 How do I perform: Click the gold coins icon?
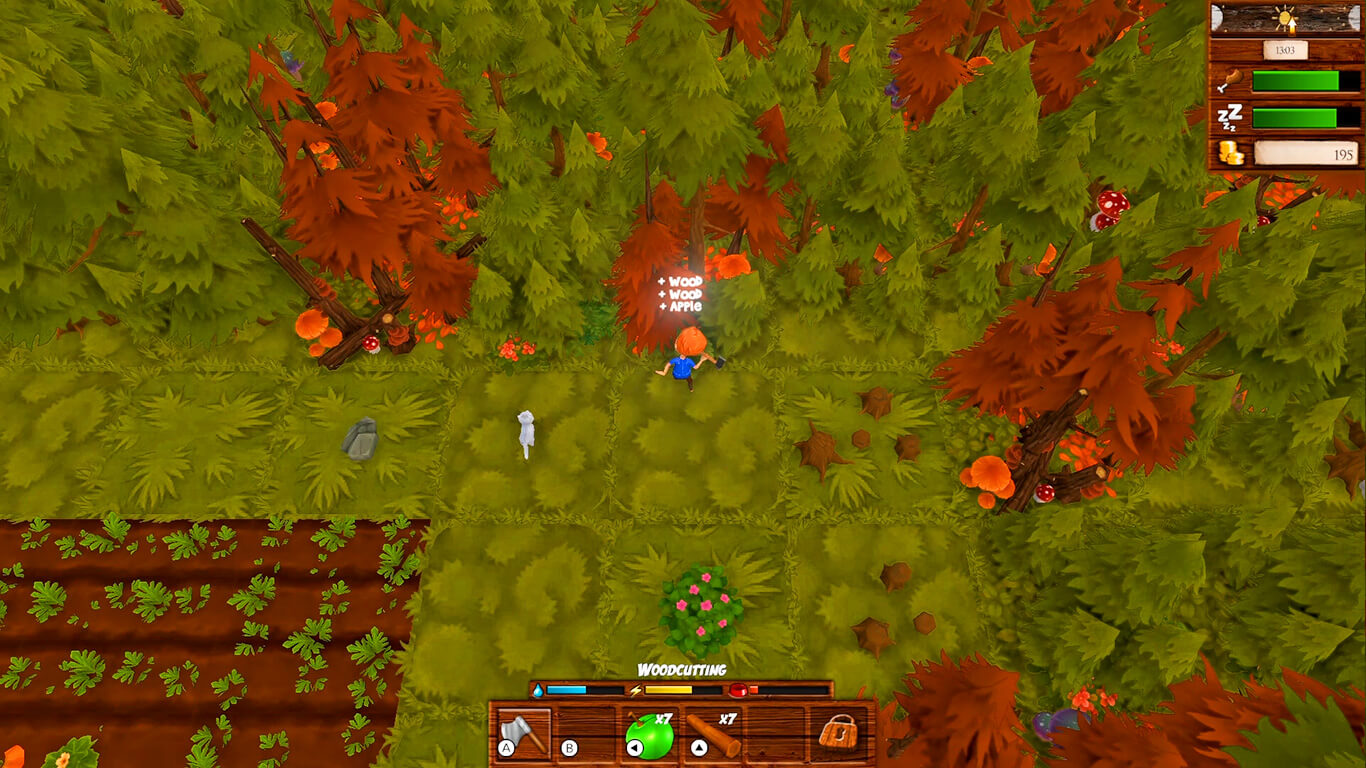pos(1230,153)
